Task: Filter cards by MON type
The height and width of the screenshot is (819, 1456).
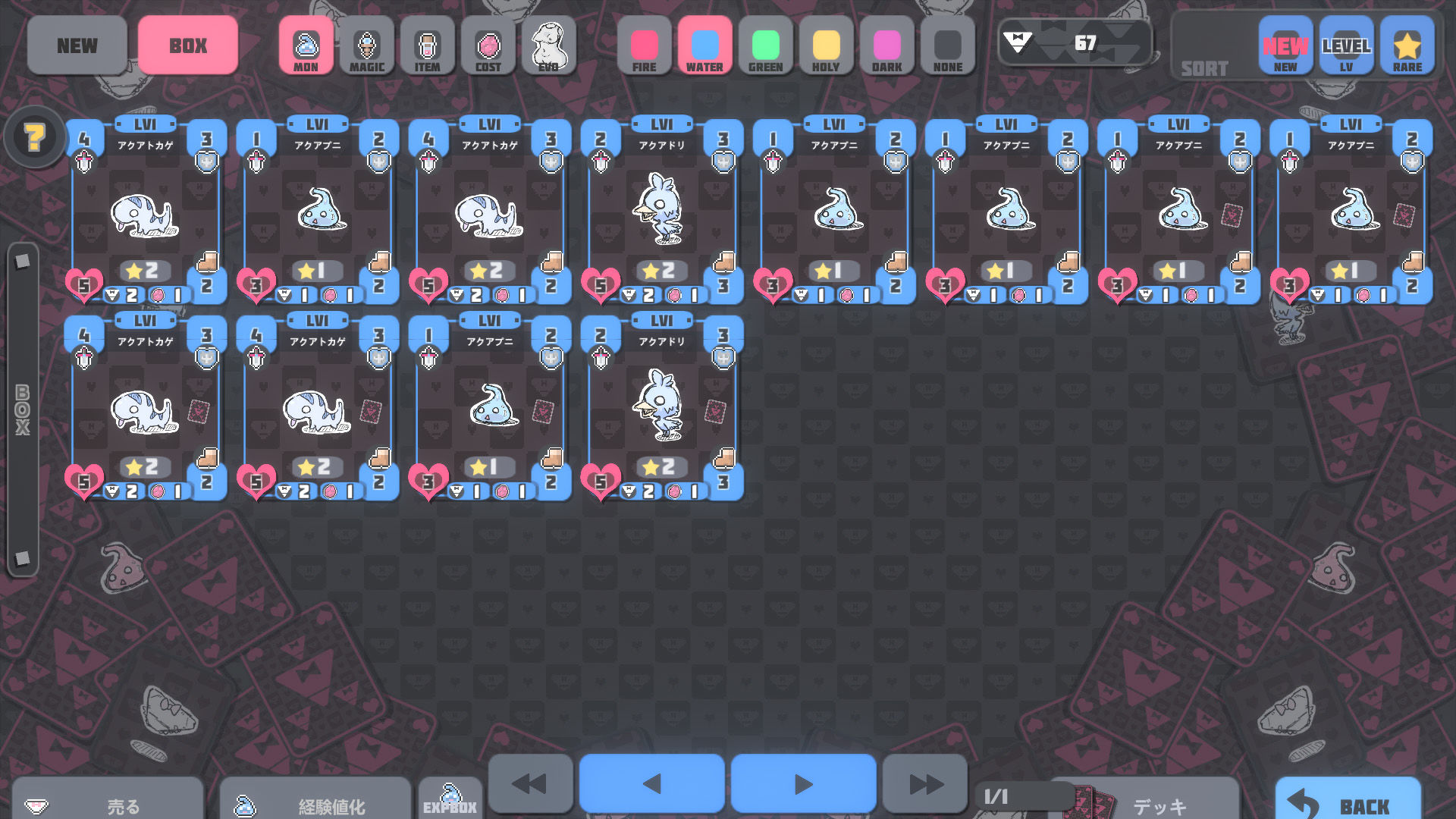Action: [x=306, y=47]
